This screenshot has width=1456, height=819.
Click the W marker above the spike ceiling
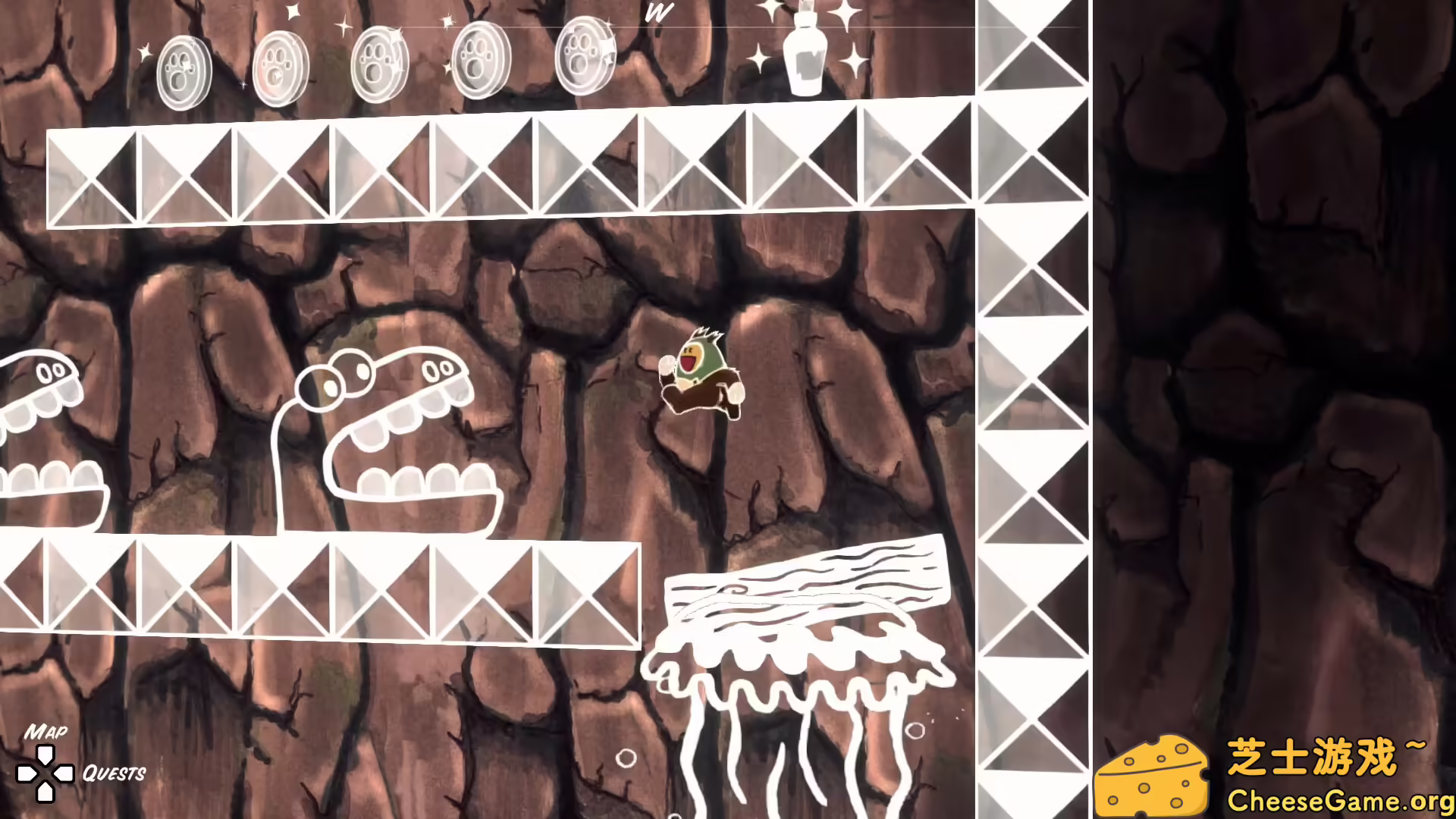pos(658,13)
